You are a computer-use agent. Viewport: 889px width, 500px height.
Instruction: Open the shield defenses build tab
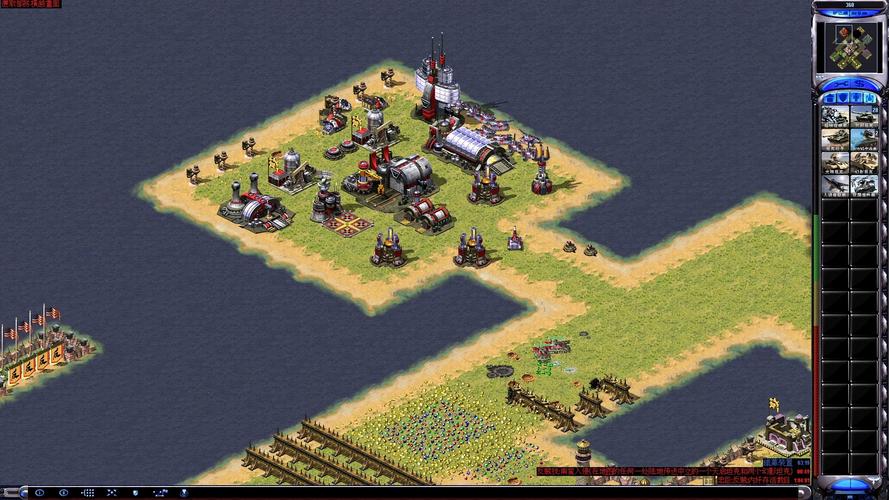(842, 98)
